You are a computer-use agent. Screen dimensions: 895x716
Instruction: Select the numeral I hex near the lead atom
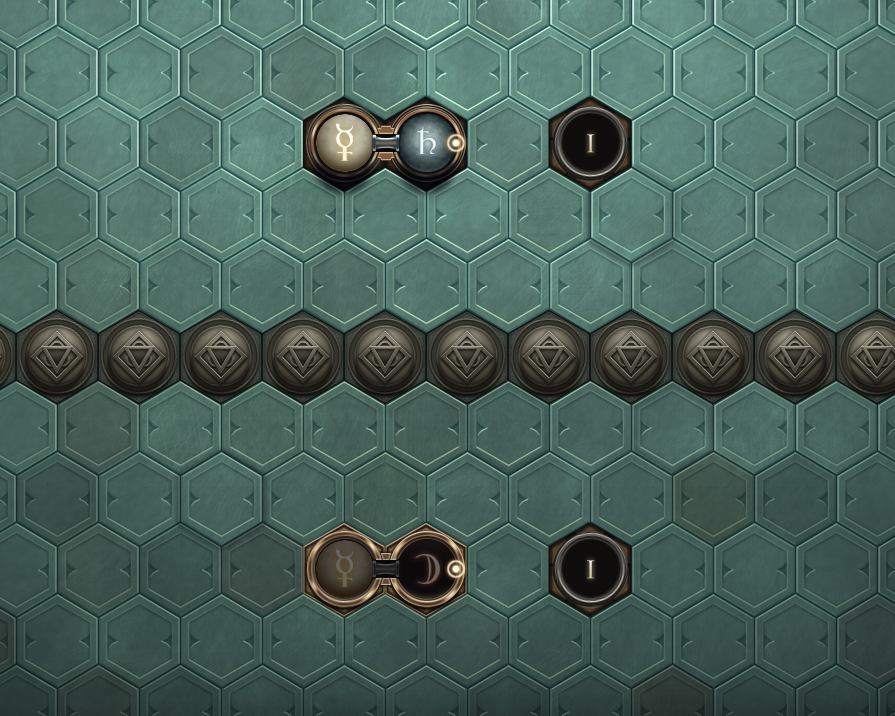click(x=590, y=143)
